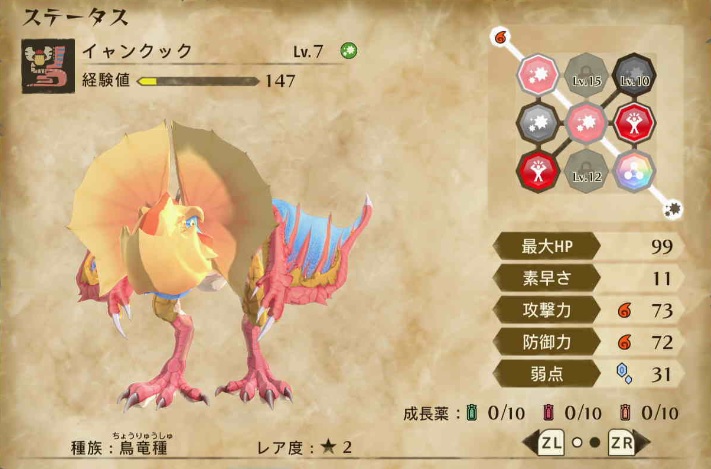Pick the gray burst gene slot

(538, 123)
